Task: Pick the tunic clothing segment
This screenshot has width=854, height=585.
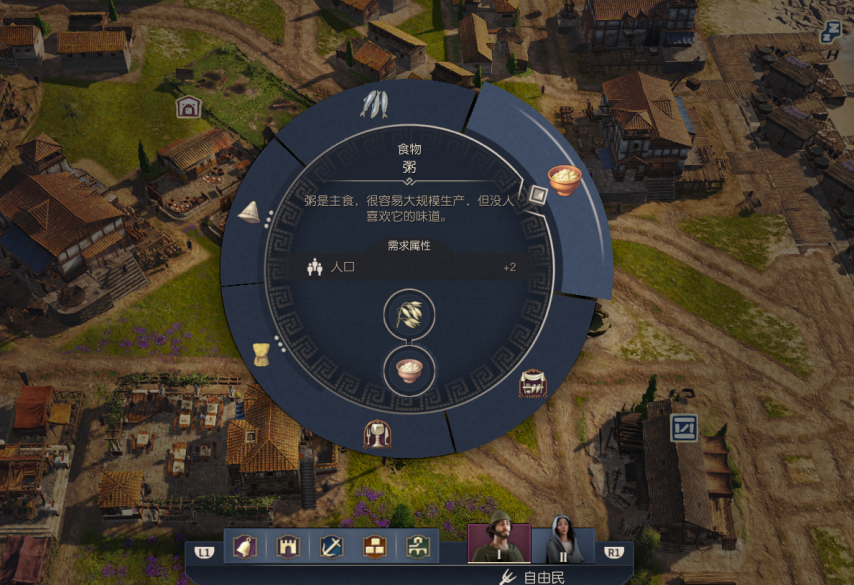Action: coord(262,354)
